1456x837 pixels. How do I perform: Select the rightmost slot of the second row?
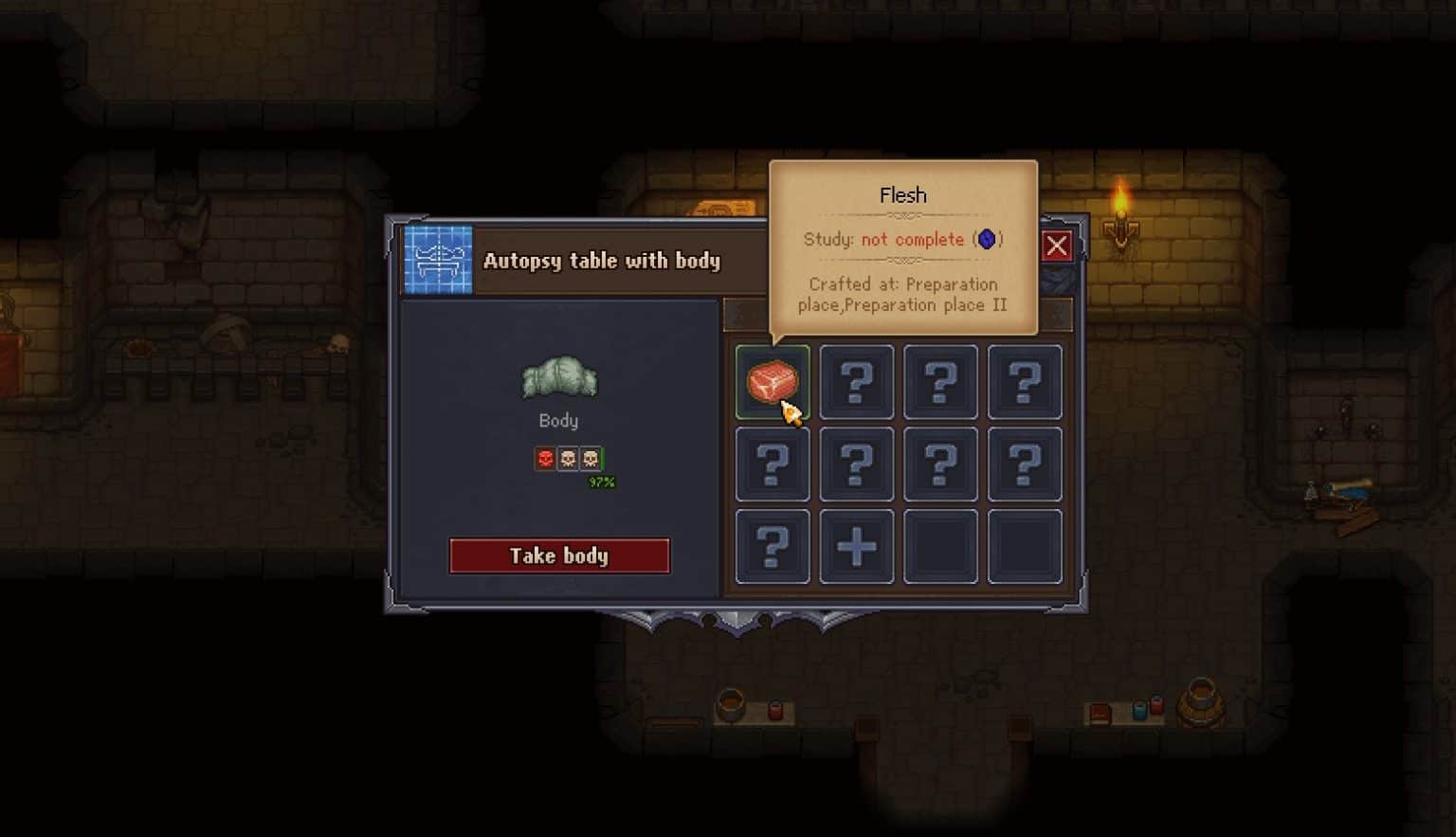(x=1025, y=464)
